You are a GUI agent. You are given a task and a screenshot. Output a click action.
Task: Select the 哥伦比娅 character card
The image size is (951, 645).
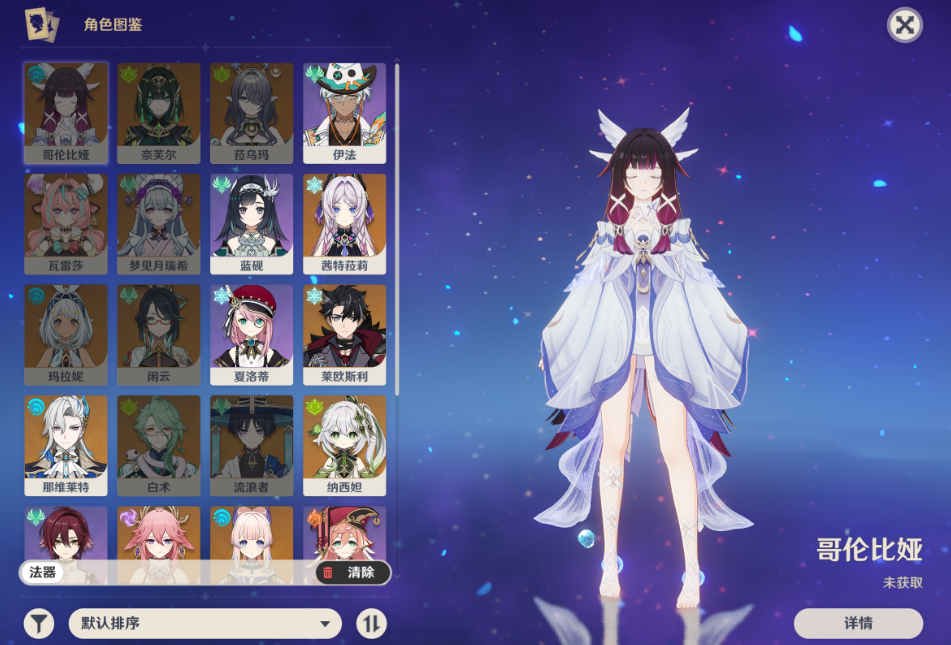pos(66,113)
